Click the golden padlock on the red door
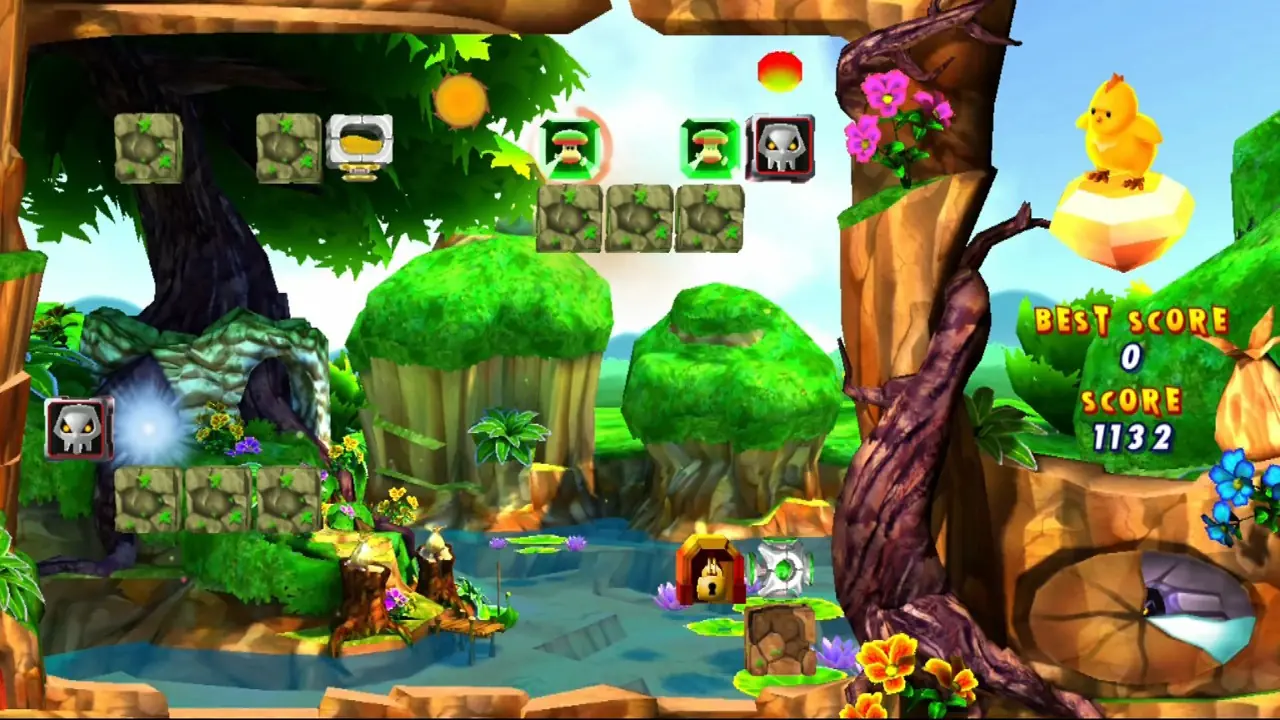 point(710,585)
